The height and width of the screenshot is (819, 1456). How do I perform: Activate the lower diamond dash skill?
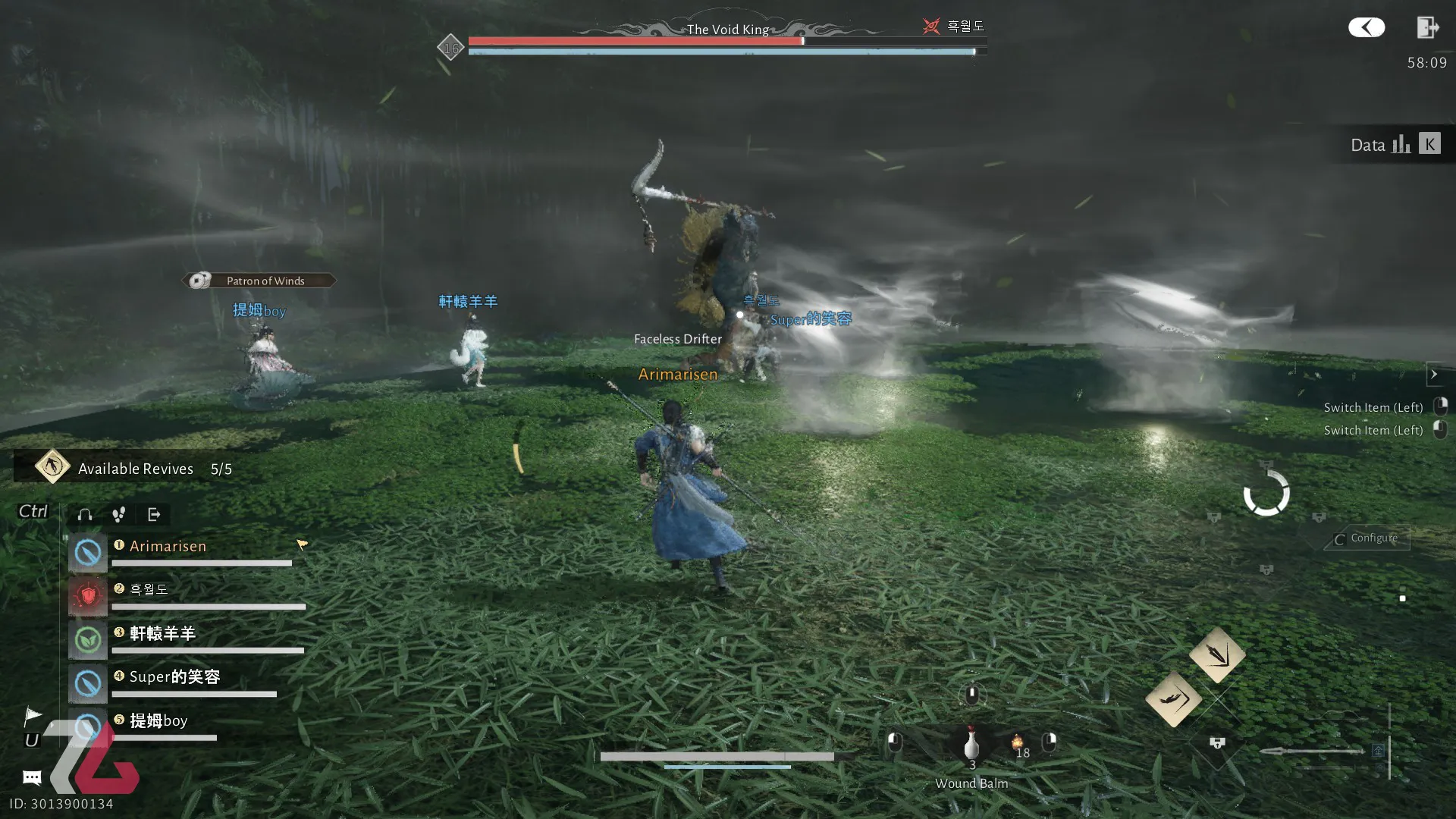point(1173,698)
